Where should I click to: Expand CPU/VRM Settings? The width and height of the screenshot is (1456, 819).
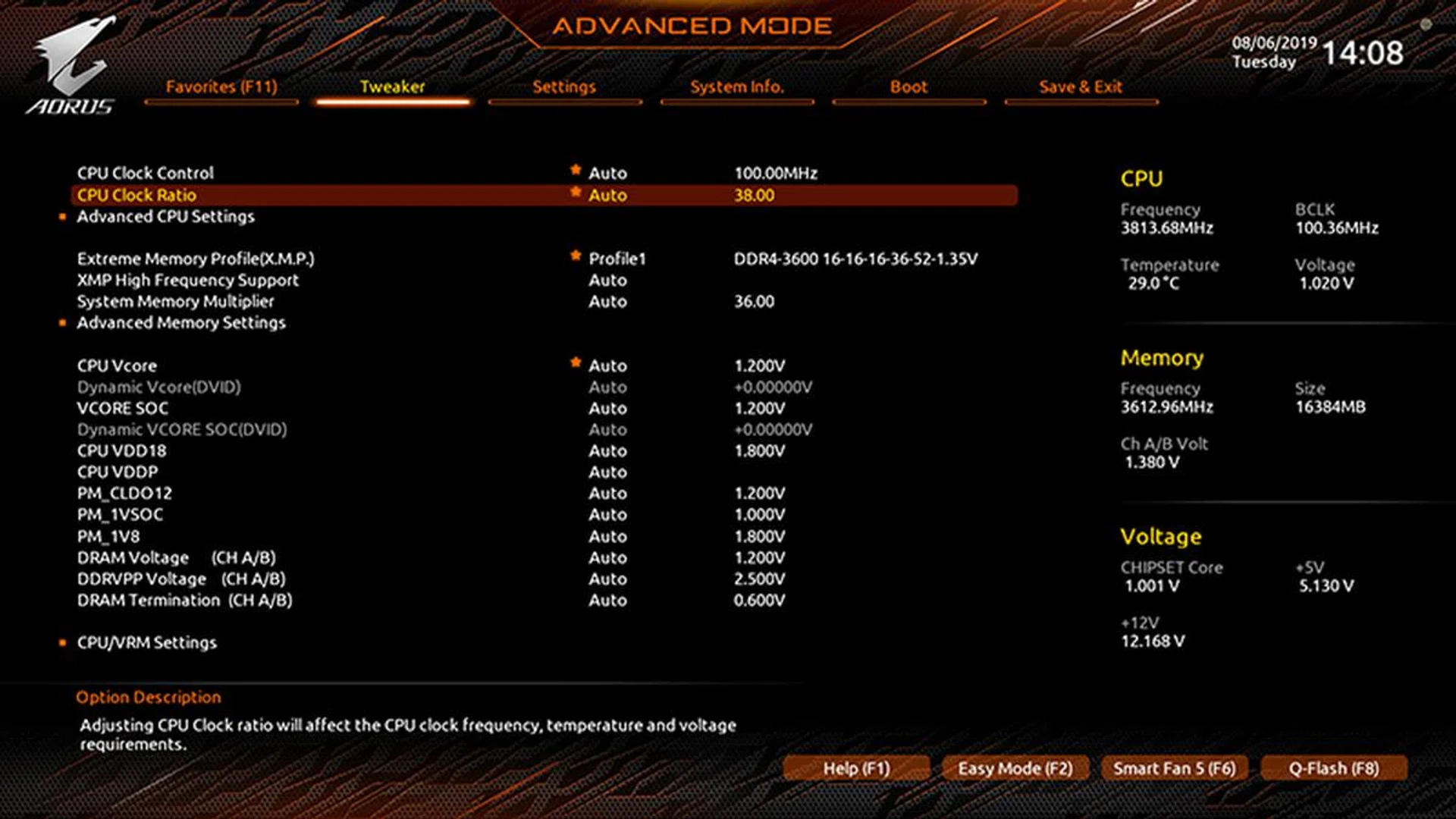click(147, 642)
